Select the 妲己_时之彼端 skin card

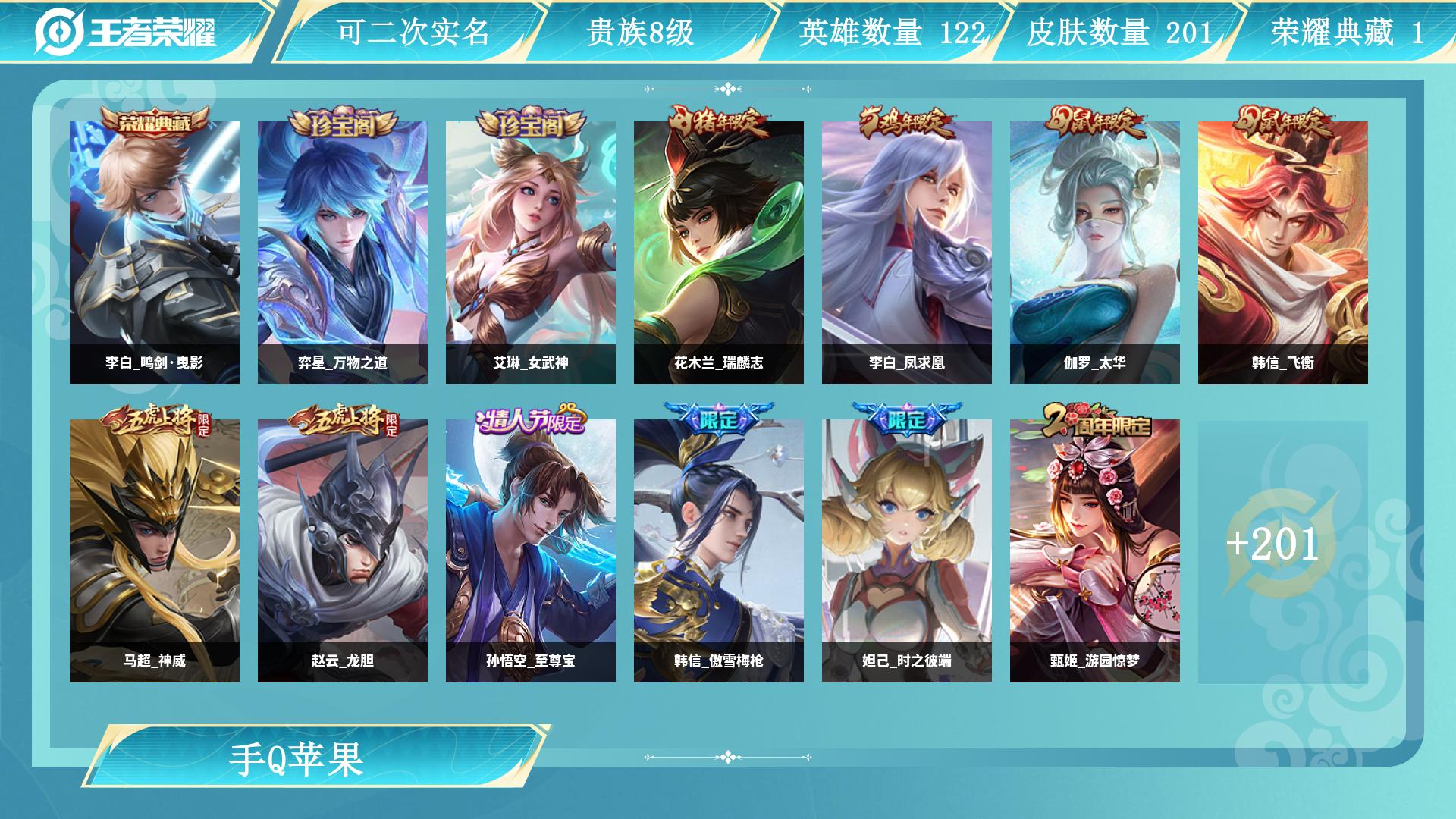pos(907,551)
